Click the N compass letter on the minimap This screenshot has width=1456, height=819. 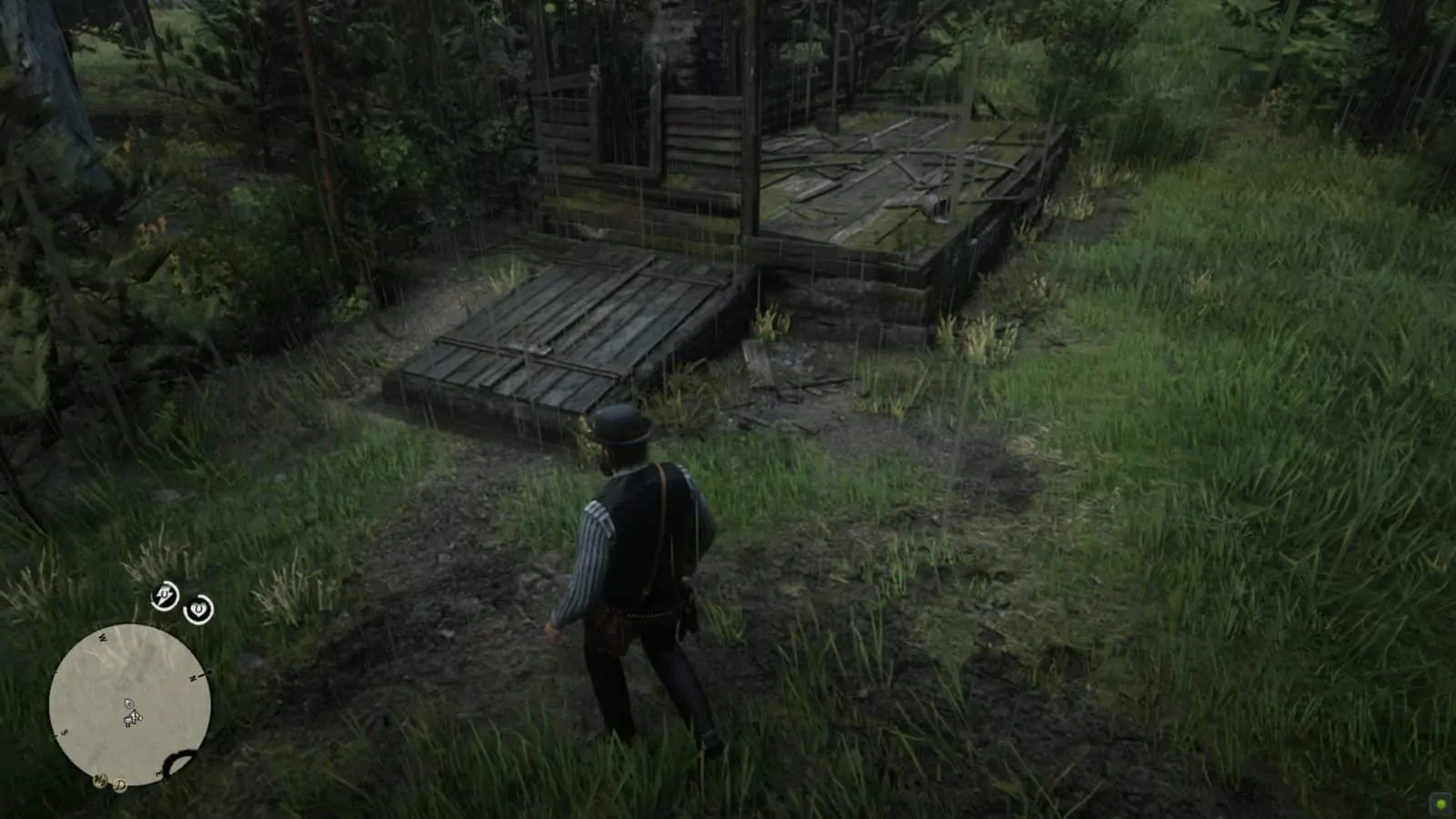point(193,677)
